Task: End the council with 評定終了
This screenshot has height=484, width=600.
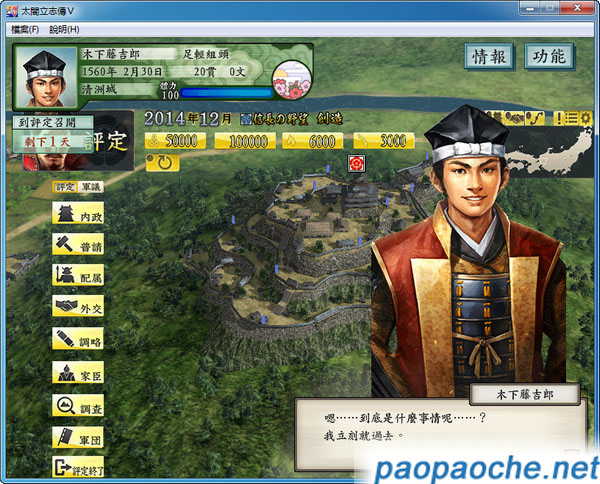Action: 79,467
